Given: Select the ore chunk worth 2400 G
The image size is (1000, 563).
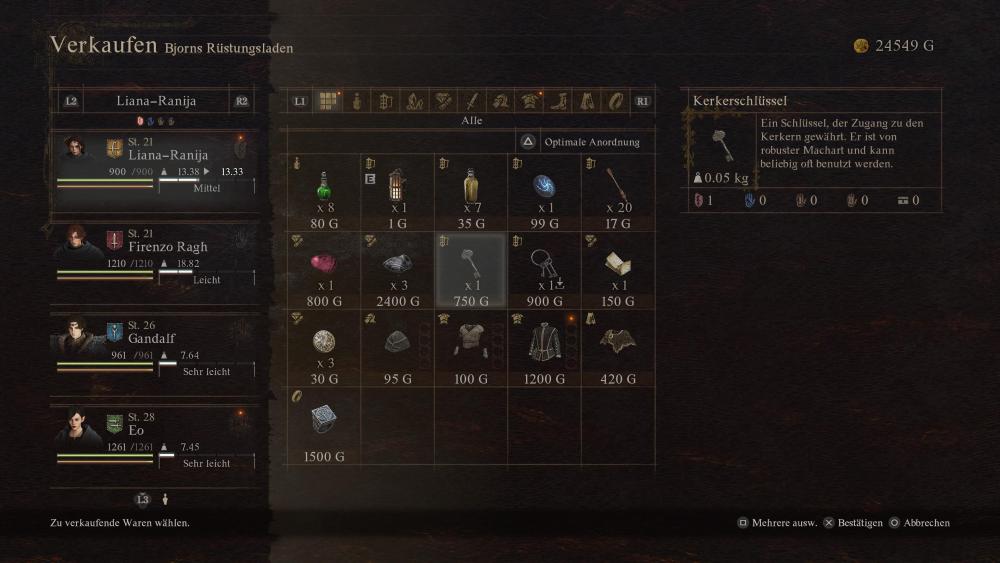Looking at the screenshot, I should pyautogui.click(x=396, y=268).
